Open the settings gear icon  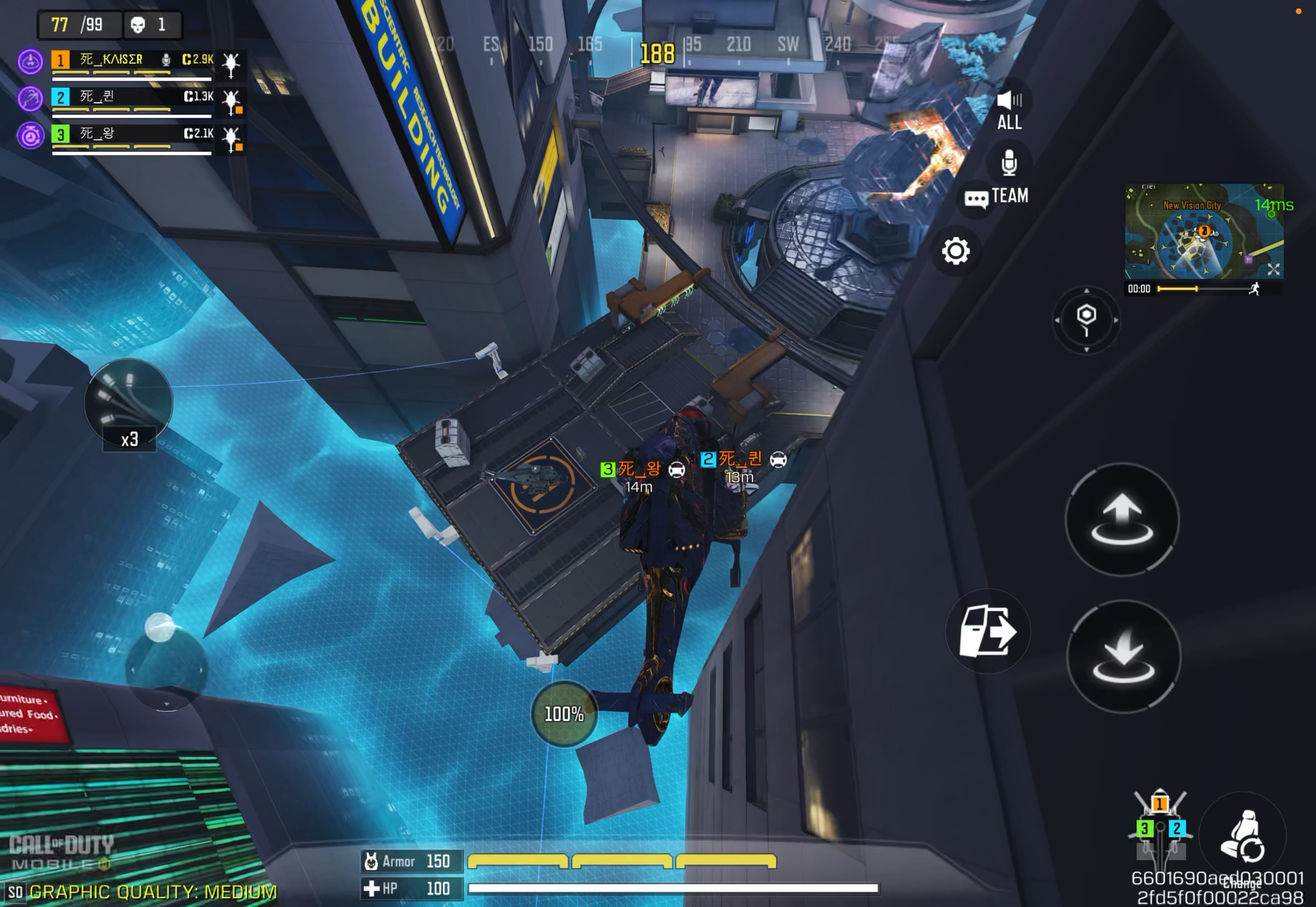pyautogui.click(x=955, y=251)
